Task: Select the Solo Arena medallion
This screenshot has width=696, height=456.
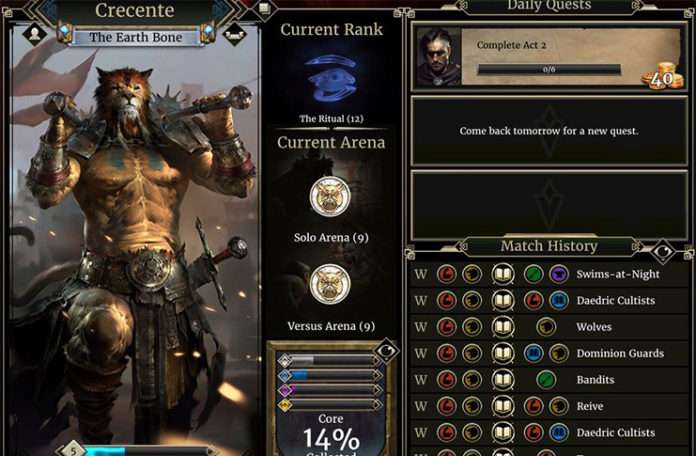Action: click(x=330, y=196)
